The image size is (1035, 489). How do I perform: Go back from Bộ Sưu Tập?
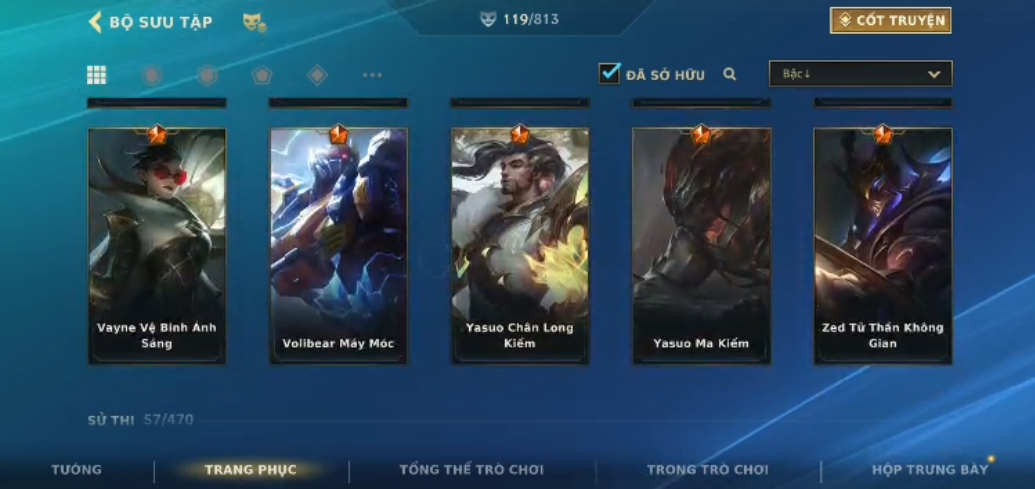click(x=96, y=22)
